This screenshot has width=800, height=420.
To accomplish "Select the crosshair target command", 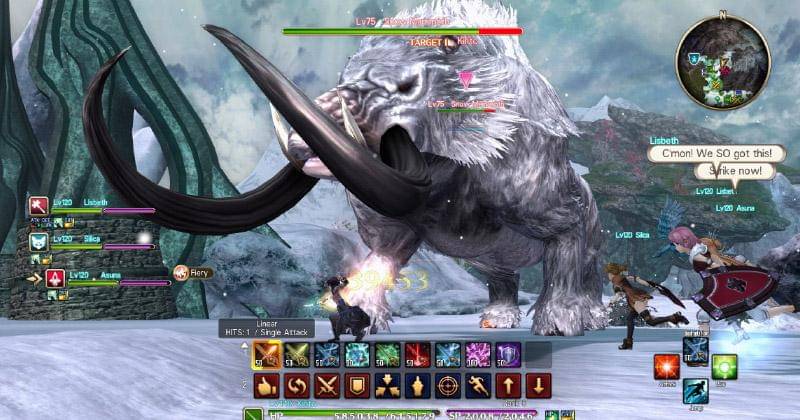I will (x=448, y=385).
